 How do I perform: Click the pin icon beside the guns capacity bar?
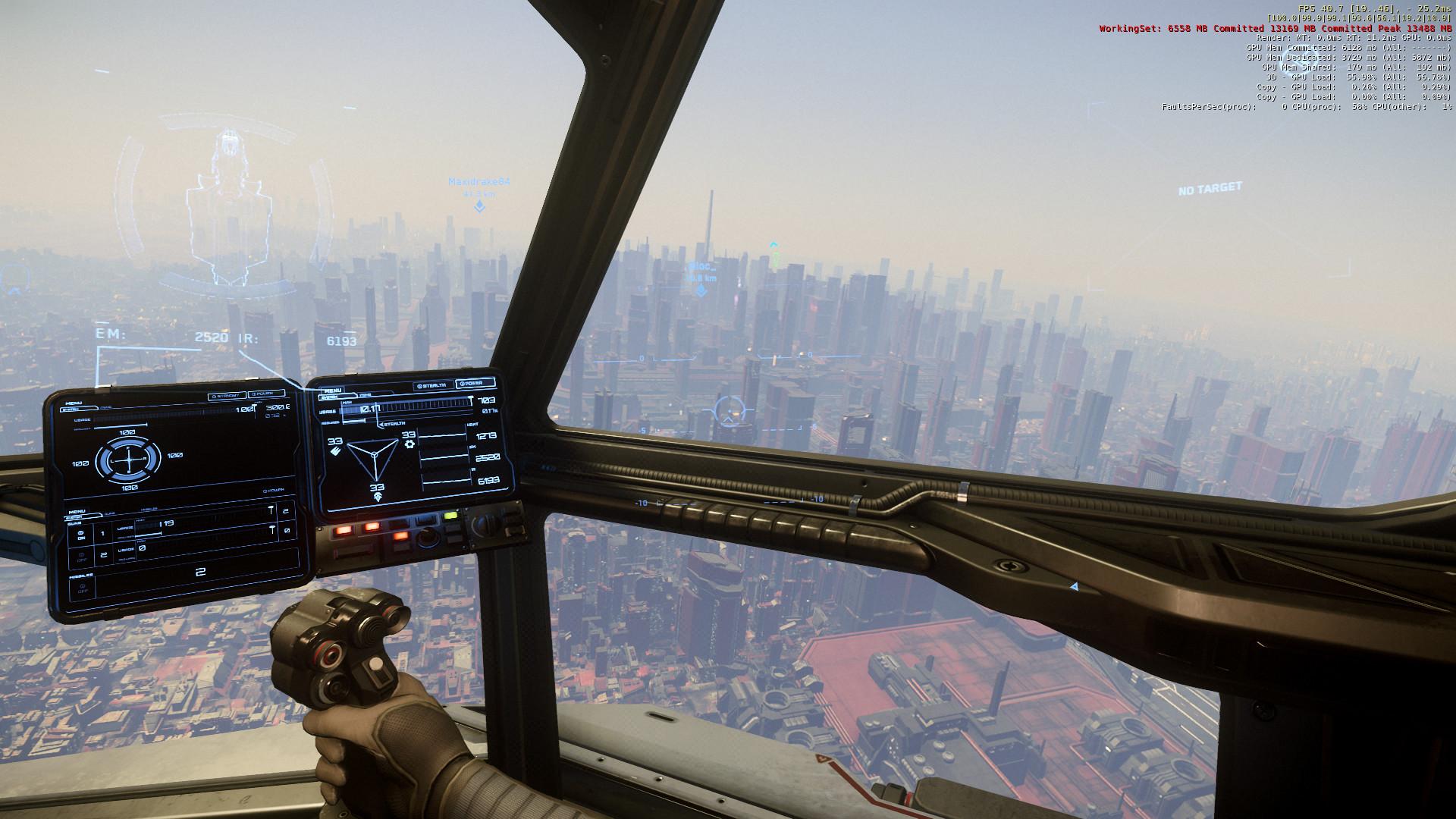click(271, 510)
